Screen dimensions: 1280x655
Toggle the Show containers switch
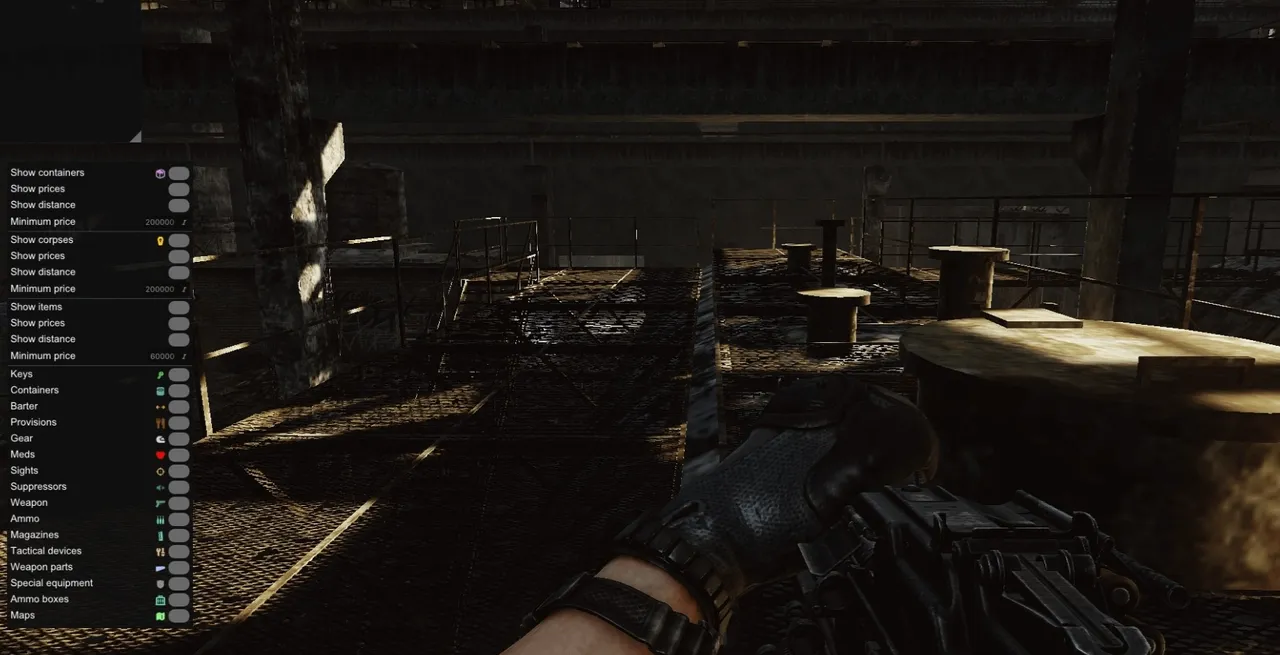click(179, 173)
